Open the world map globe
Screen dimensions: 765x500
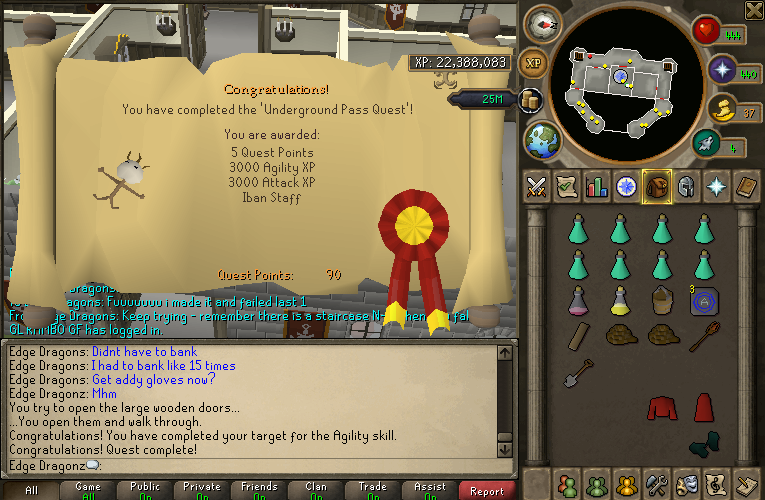543,139
